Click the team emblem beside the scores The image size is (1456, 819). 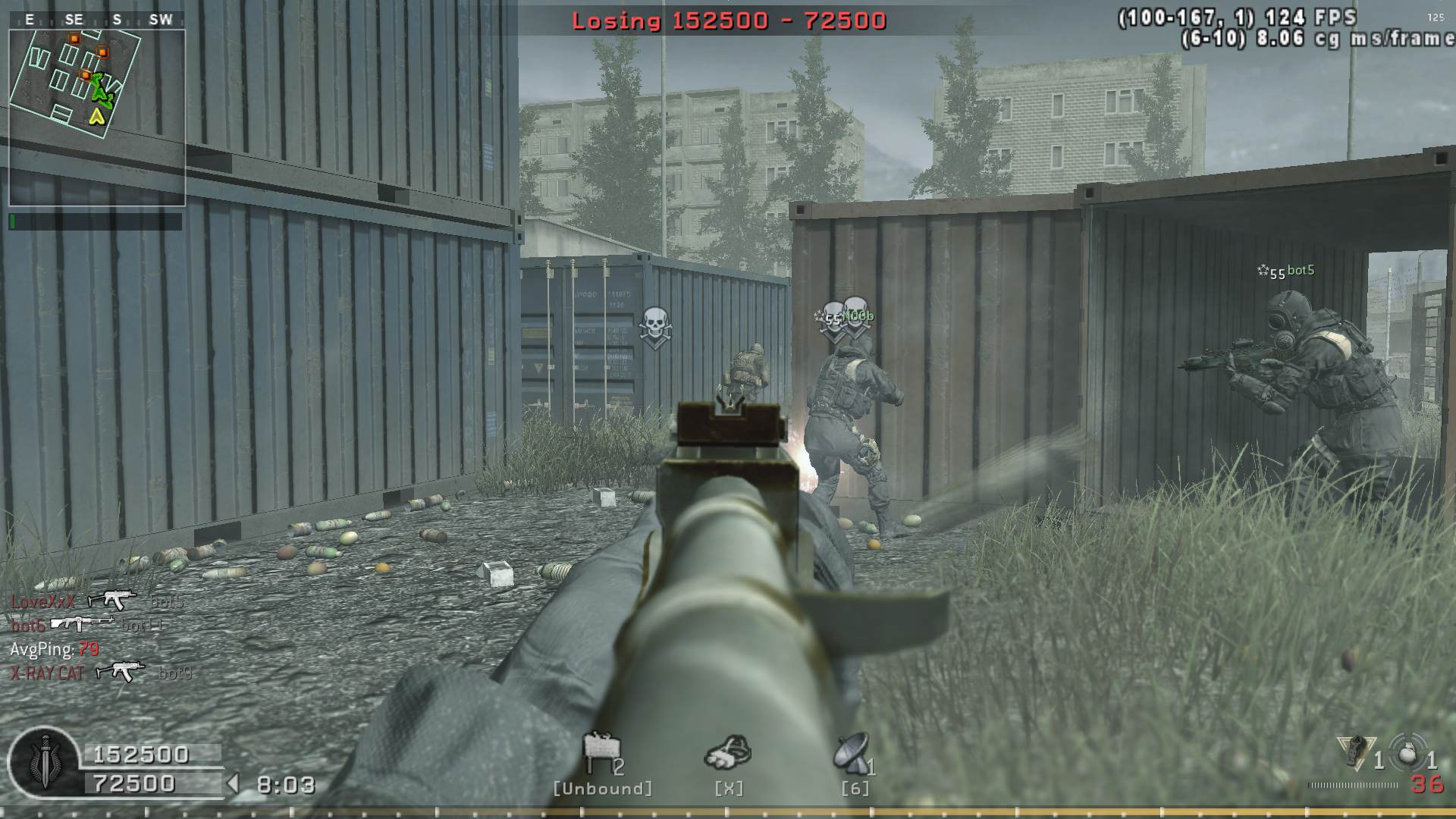coord(43,762)
